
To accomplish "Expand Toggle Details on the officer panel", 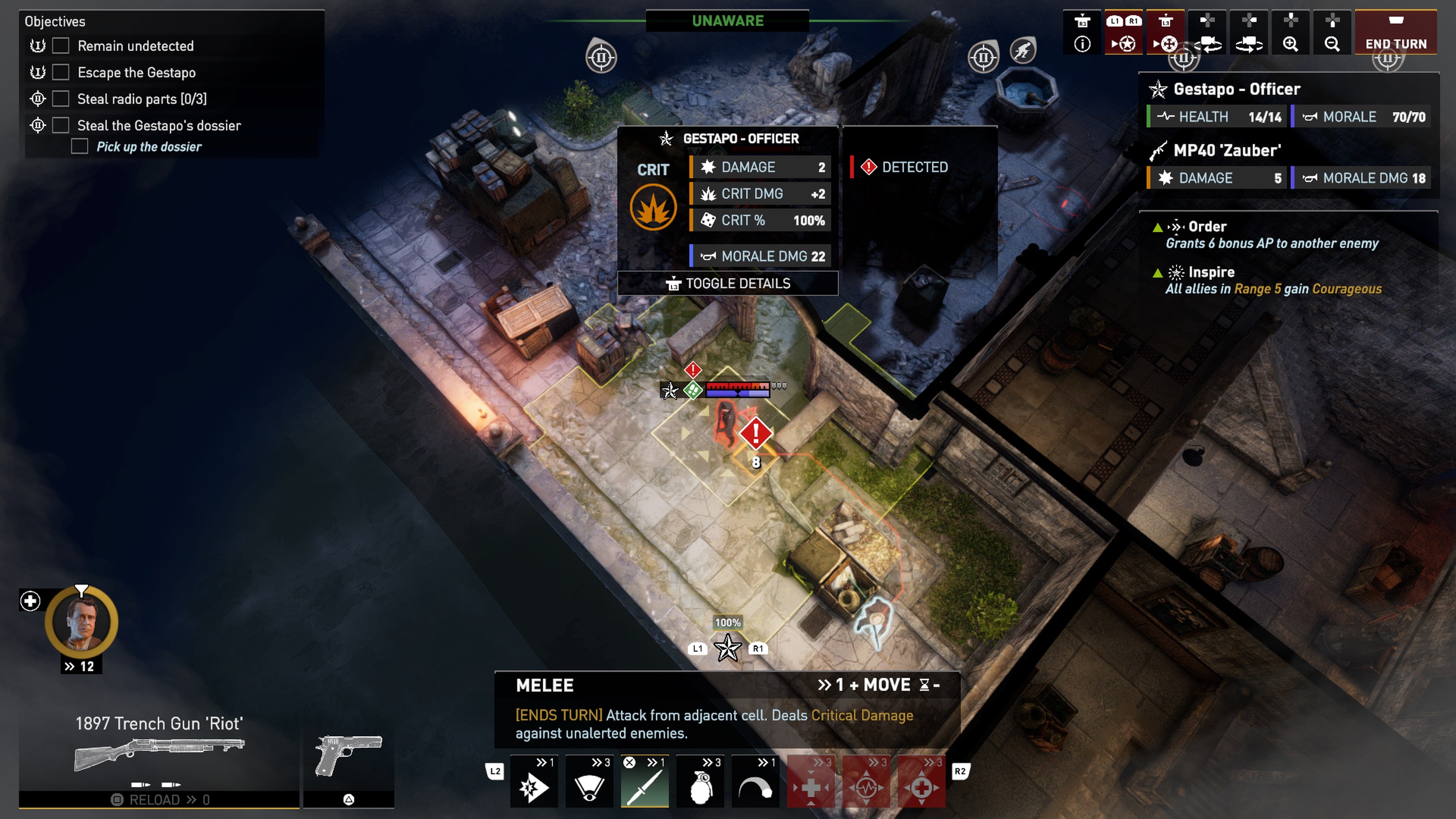I will coord(728,283).
